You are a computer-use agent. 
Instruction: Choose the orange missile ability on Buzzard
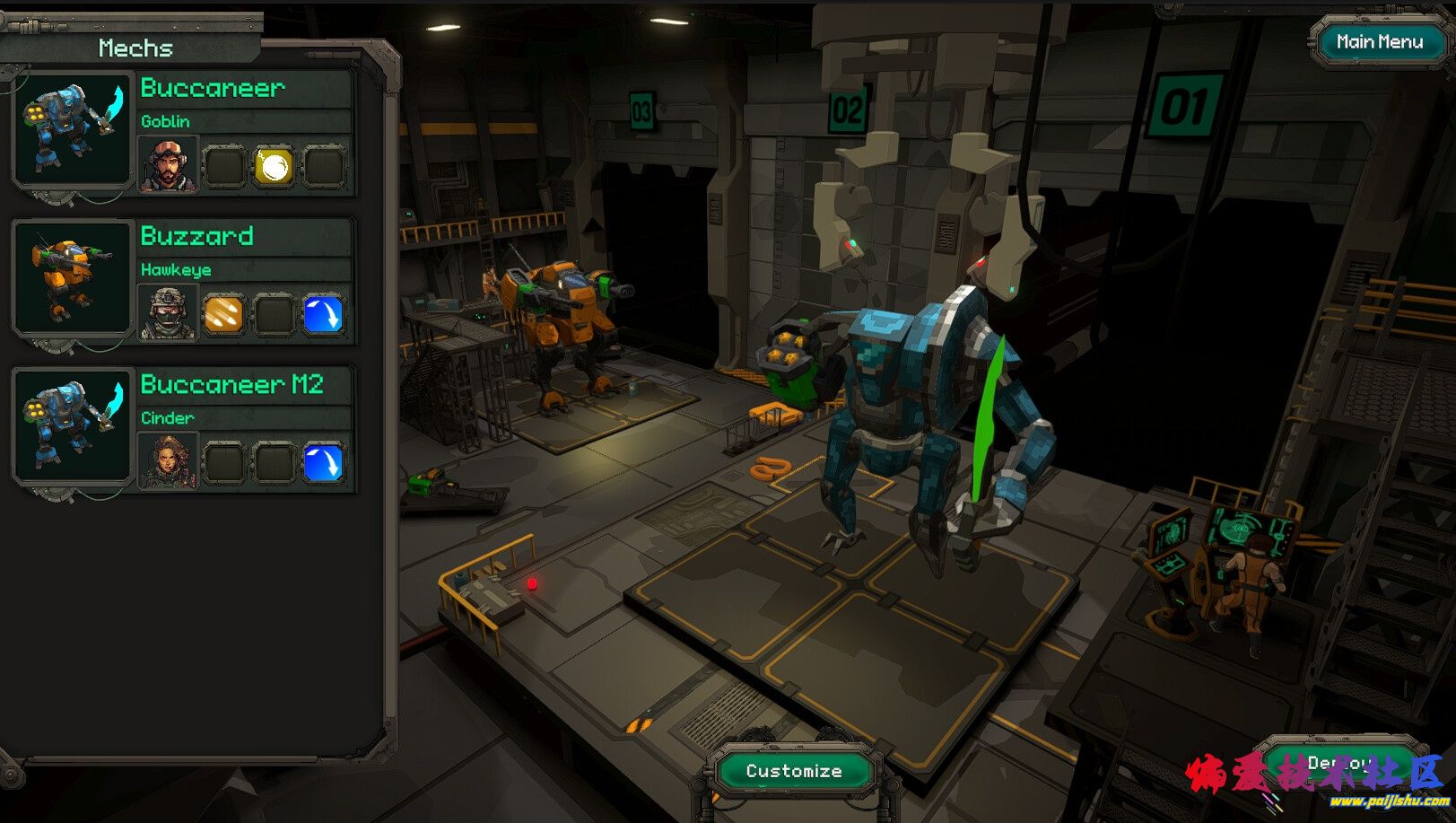[x=223, y=314]
